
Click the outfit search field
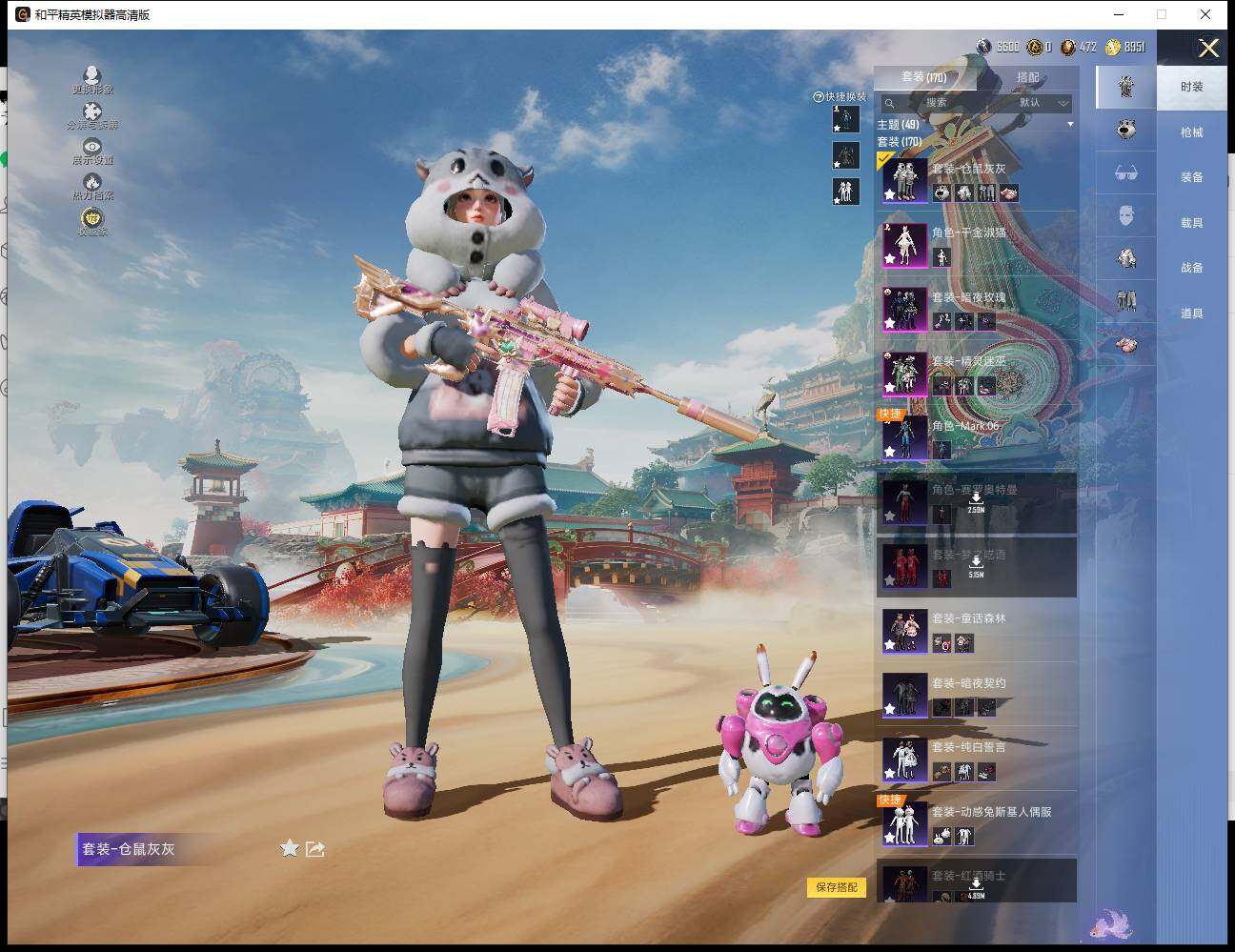coord(939,103)
